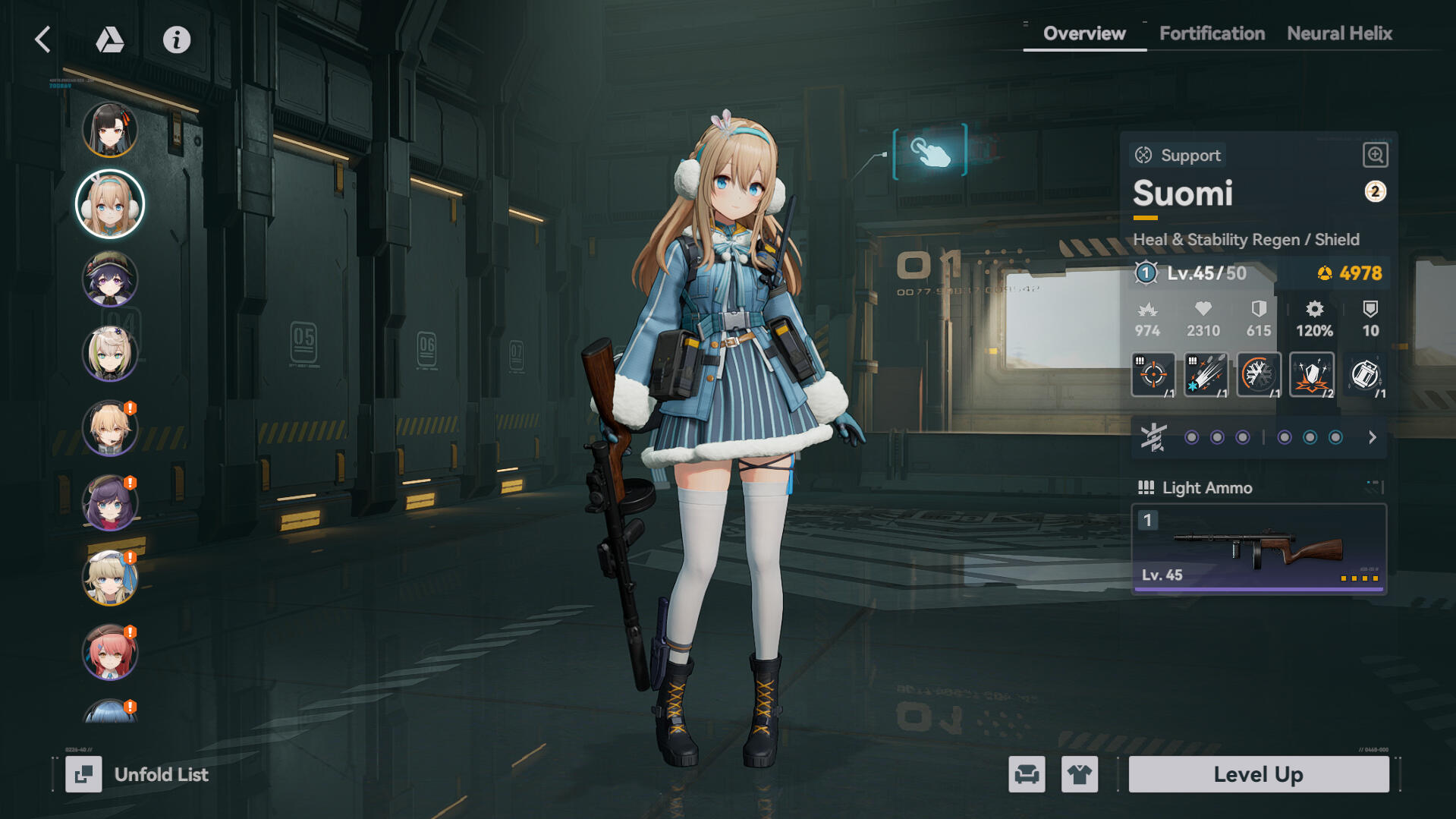1456x819 pixels.
Task: Inspect the shield skill icon
Action: 1311,374
